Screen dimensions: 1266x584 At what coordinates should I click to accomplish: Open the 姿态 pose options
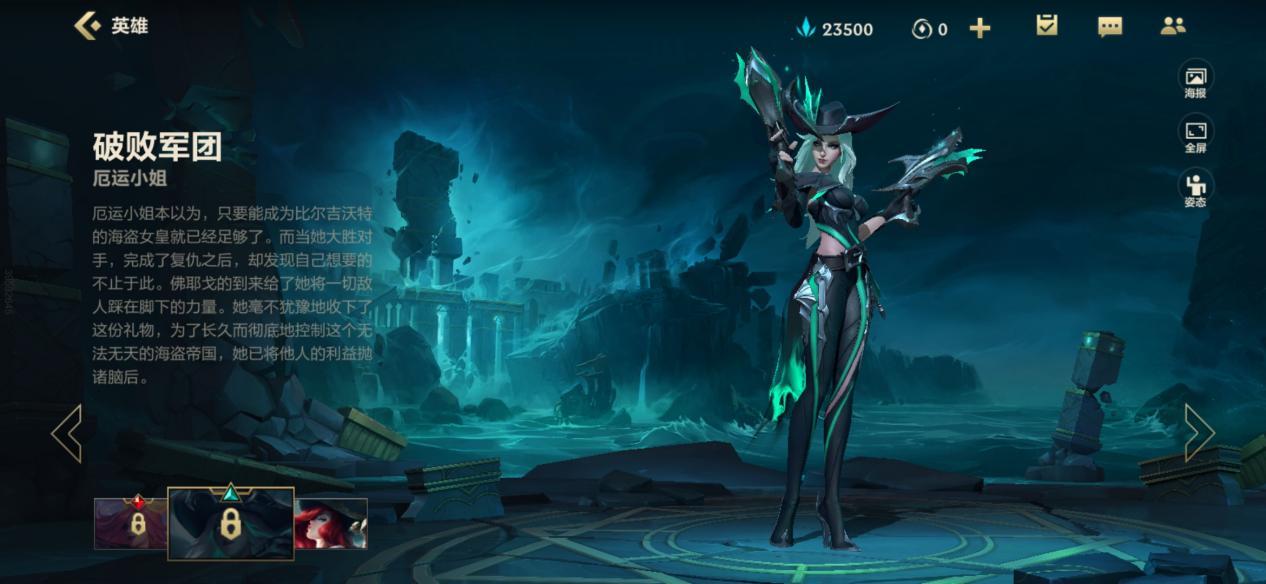click(x=1195, y=189)
